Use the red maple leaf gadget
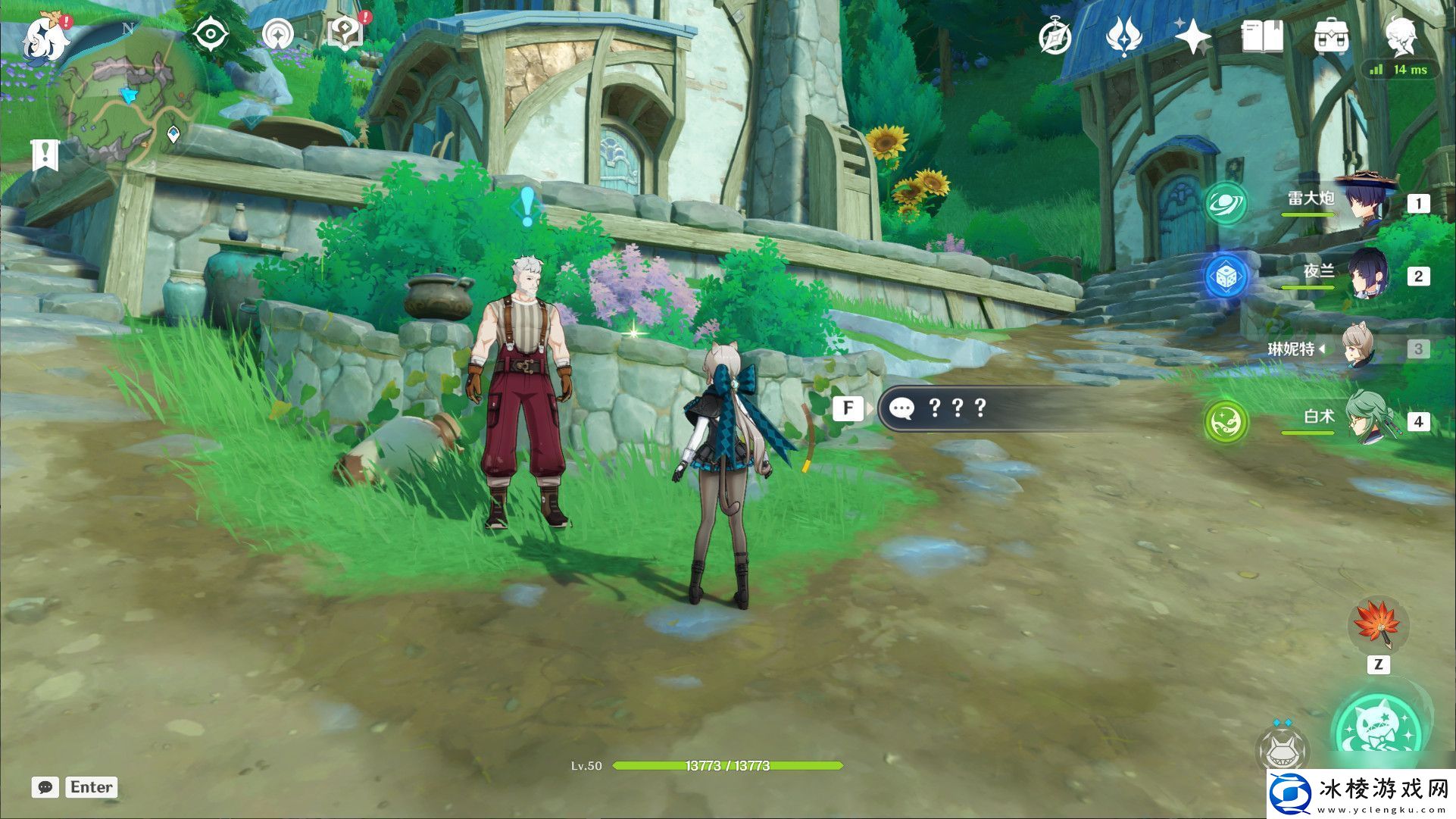The height and width of the screenshot is (819, 1456). point(1378,626)
